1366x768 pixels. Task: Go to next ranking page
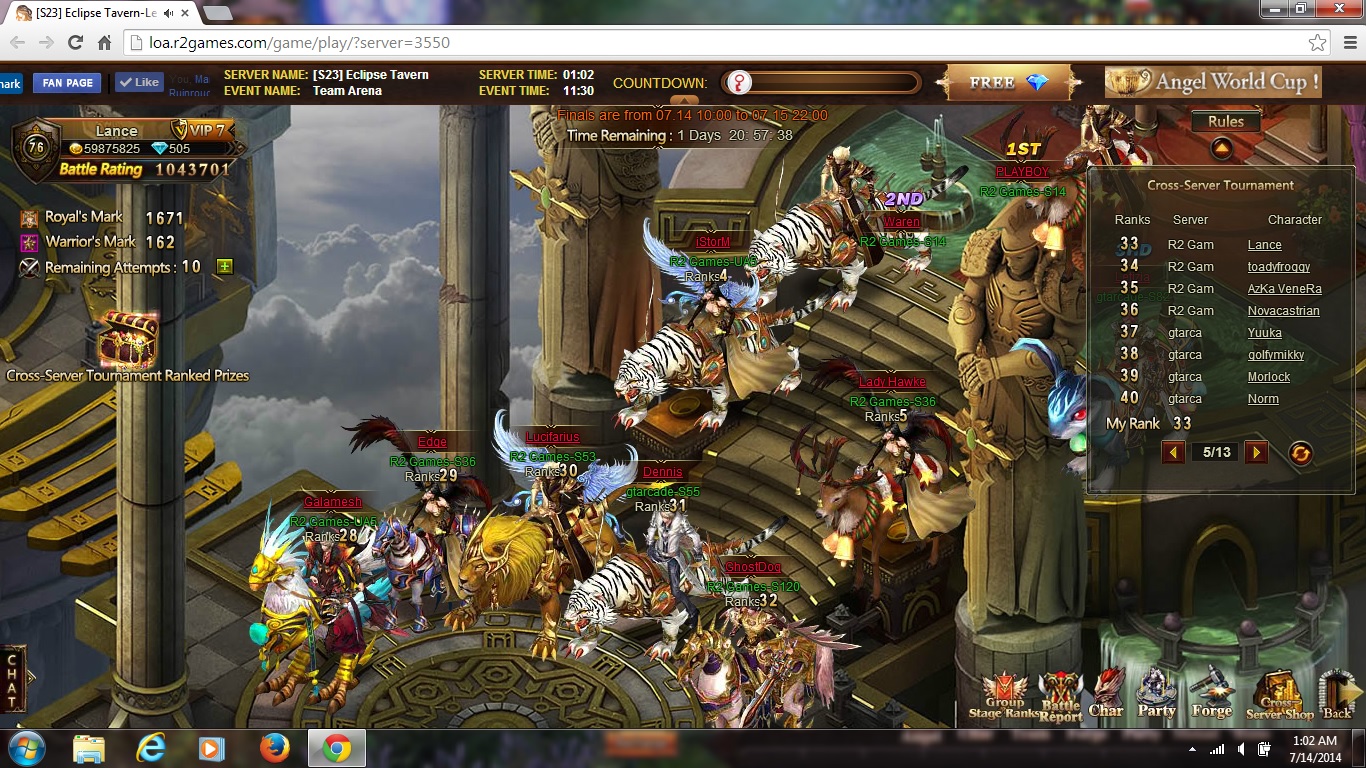tap(1256, 452)
